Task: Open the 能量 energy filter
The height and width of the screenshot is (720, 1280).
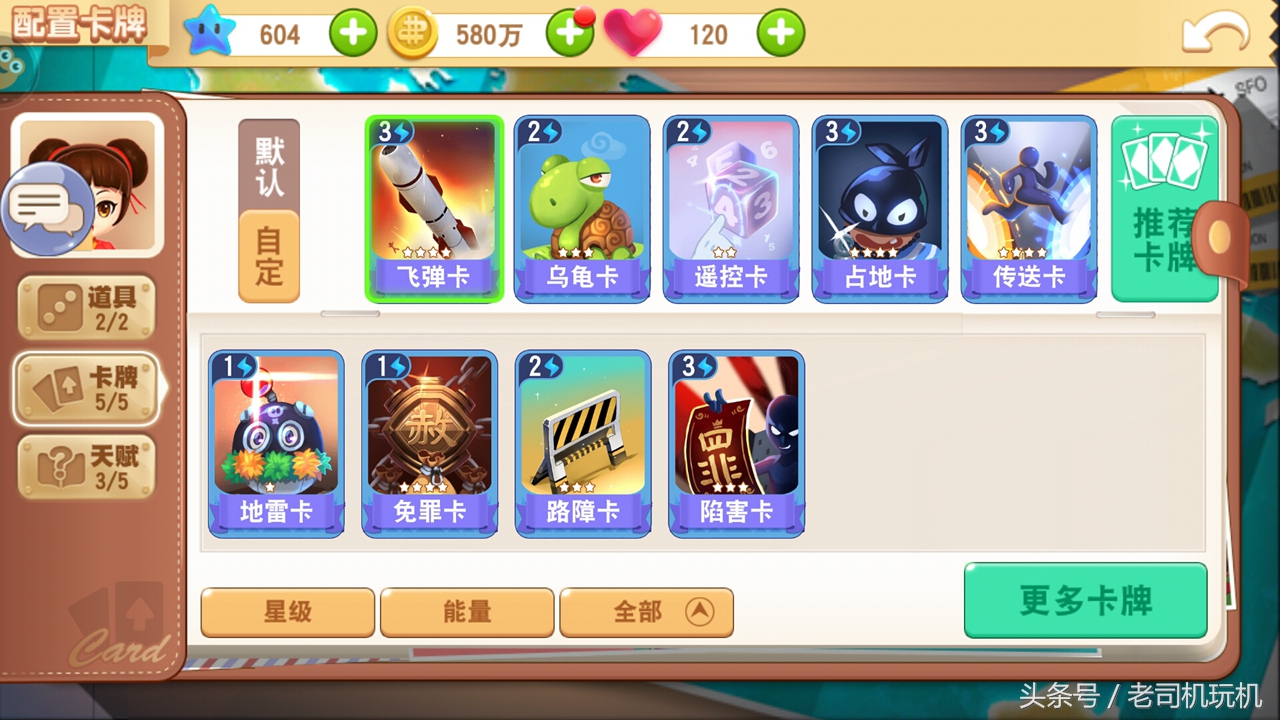Action: pyautogui.click(x=467, y=612)
